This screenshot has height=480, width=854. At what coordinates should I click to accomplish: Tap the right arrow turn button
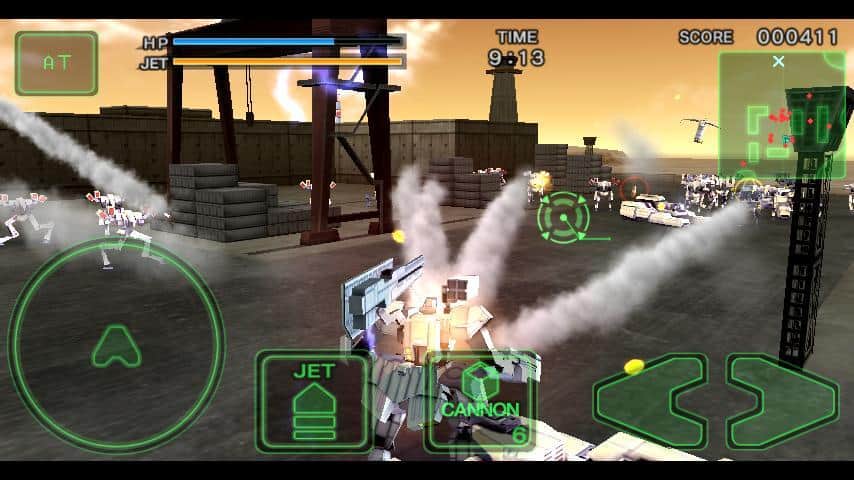(x=781, y=401)
